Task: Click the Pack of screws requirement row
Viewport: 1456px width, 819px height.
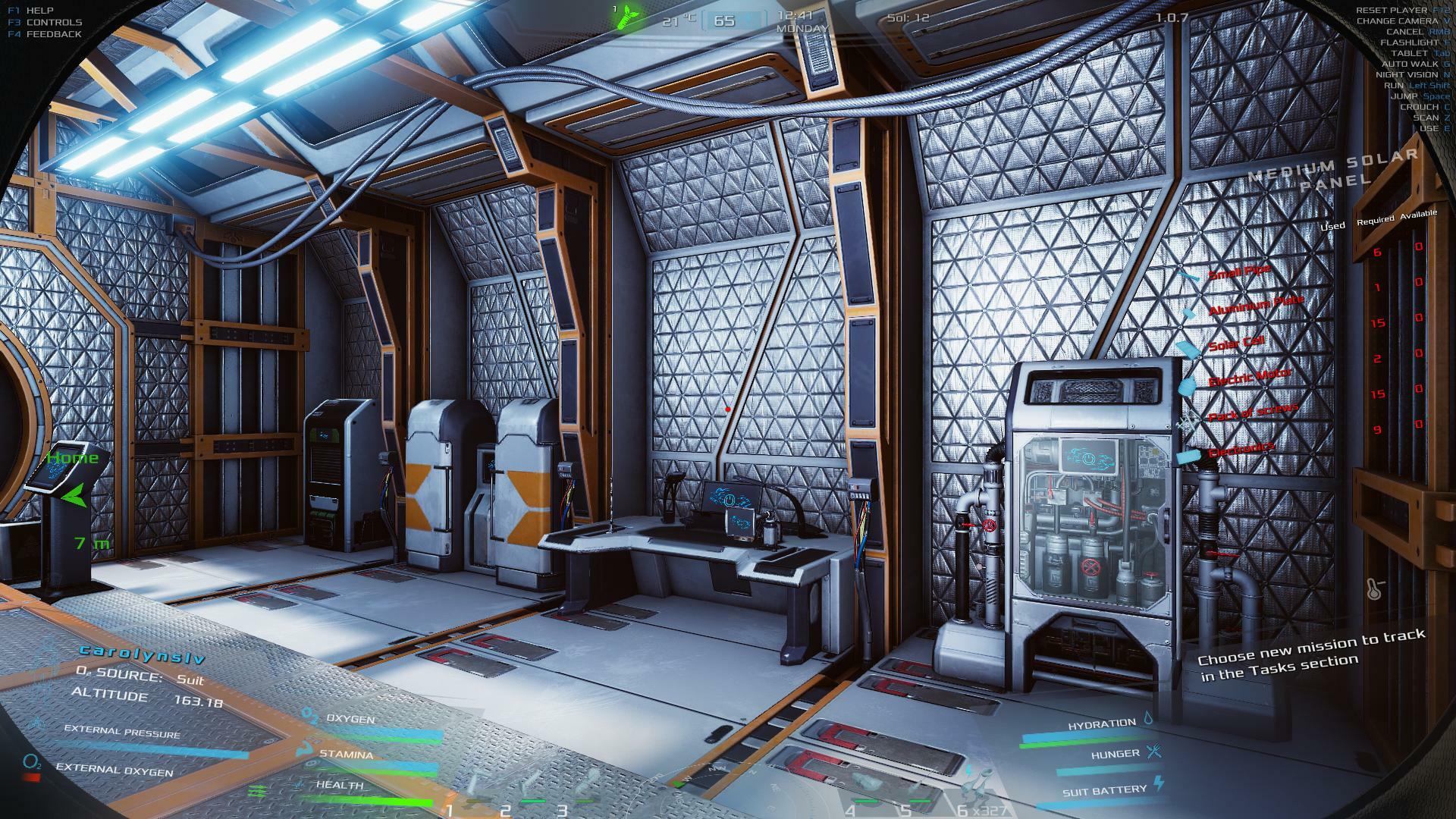Action: point(1253,413)
